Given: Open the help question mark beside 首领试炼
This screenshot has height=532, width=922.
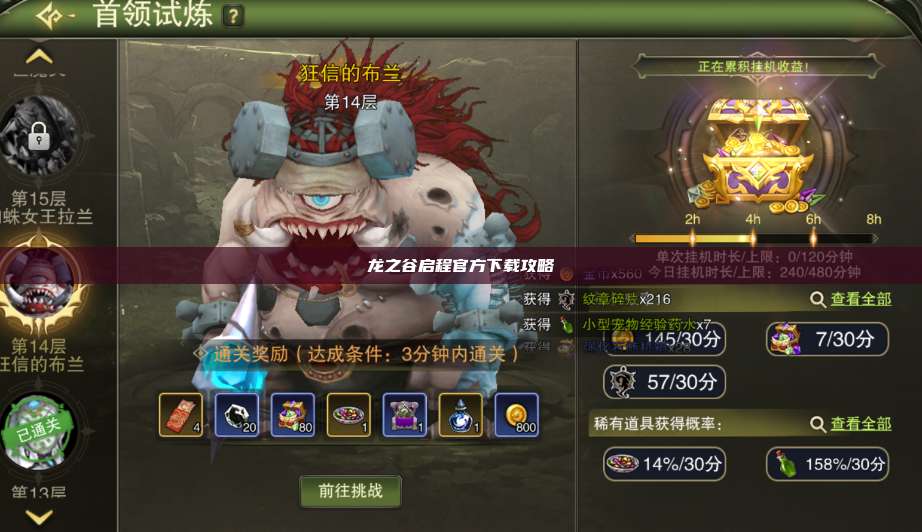Looking at the screenshot, I should pyautogui.click(x=233, y=16).
